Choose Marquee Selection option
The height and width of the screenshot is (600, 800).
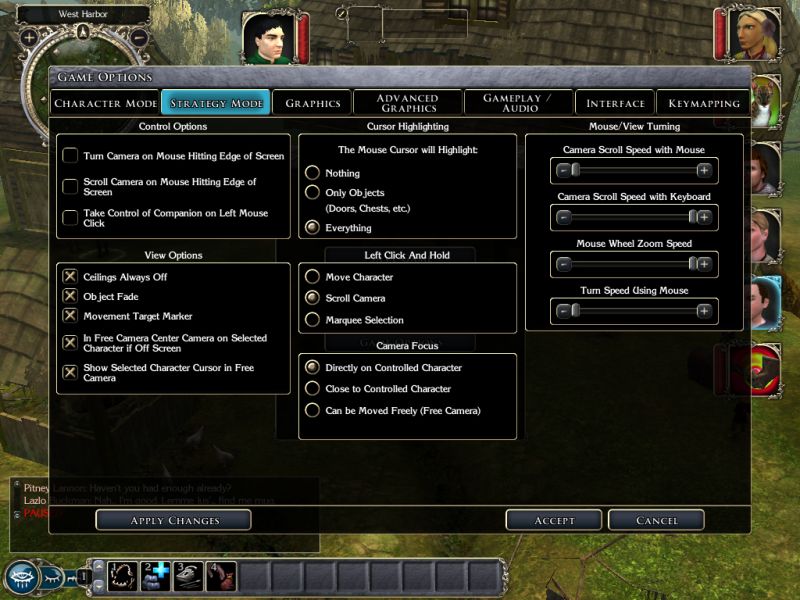[x=312, y=320]
